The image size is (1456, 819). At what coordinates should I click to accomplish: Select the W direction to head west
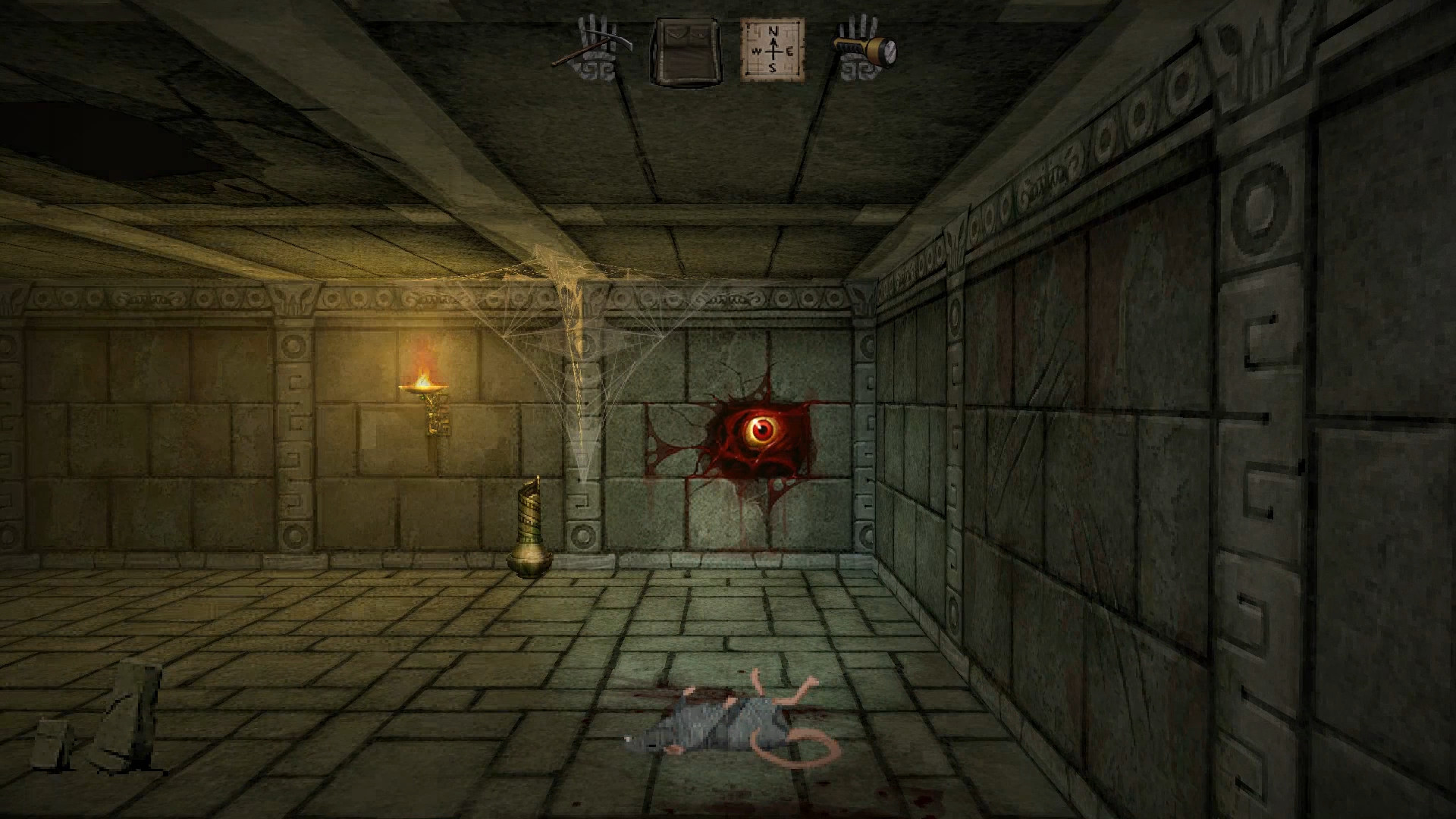tap(757, 51)
